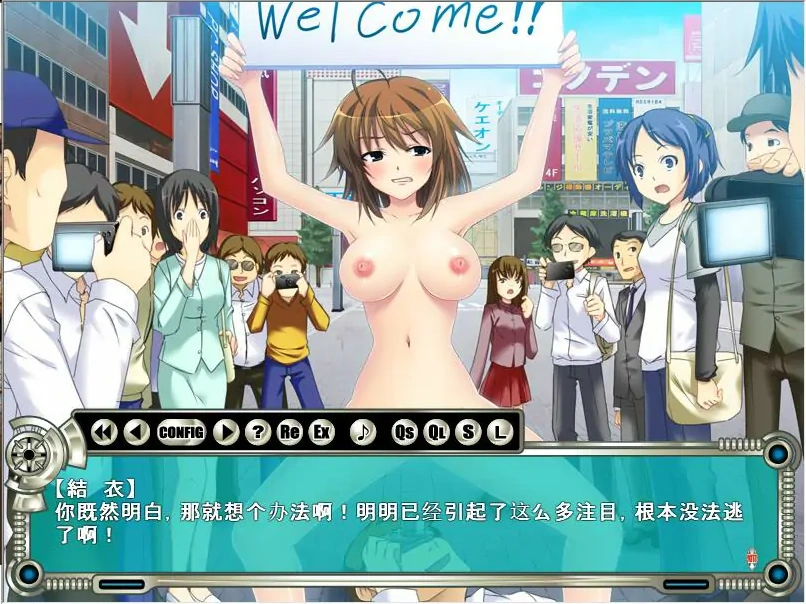
Task: Open help with the question mark button
Action: [x=258, y=432]
